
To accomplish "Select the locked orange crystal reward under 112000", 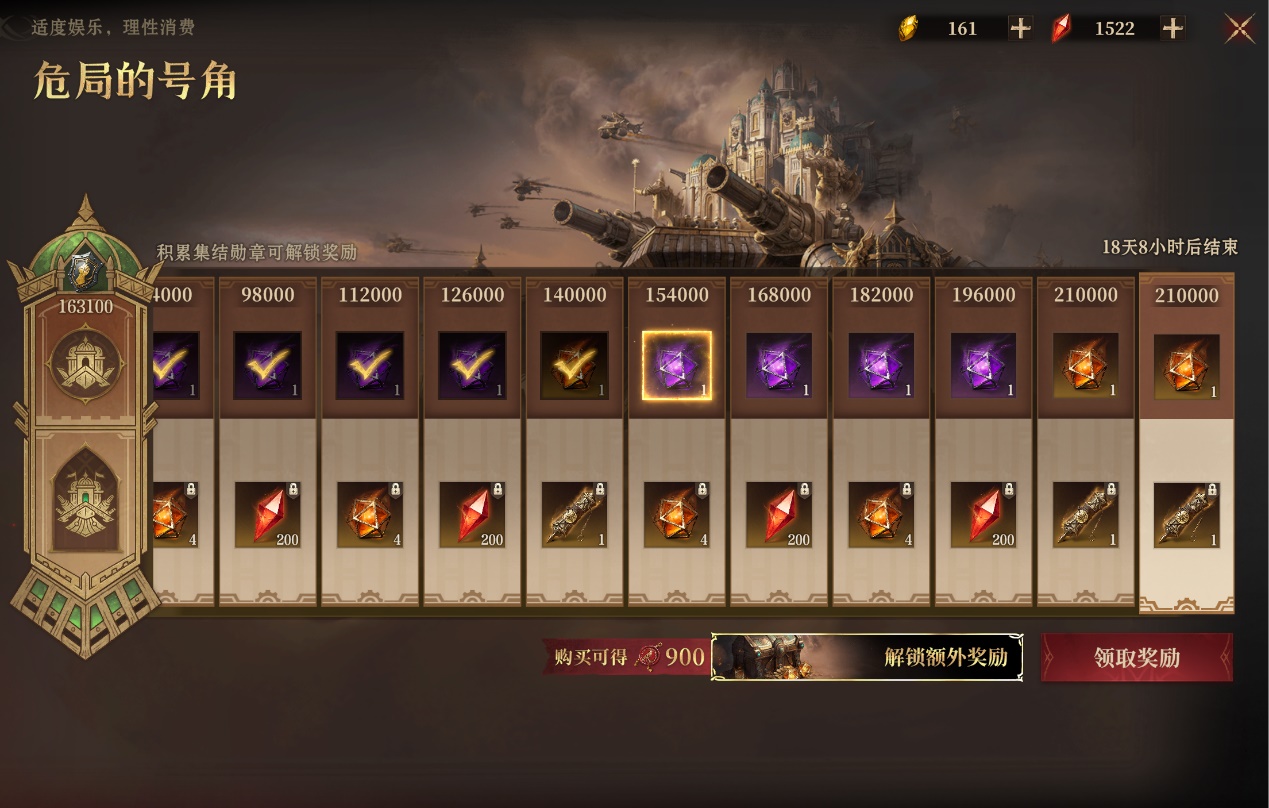I will 370,515.
